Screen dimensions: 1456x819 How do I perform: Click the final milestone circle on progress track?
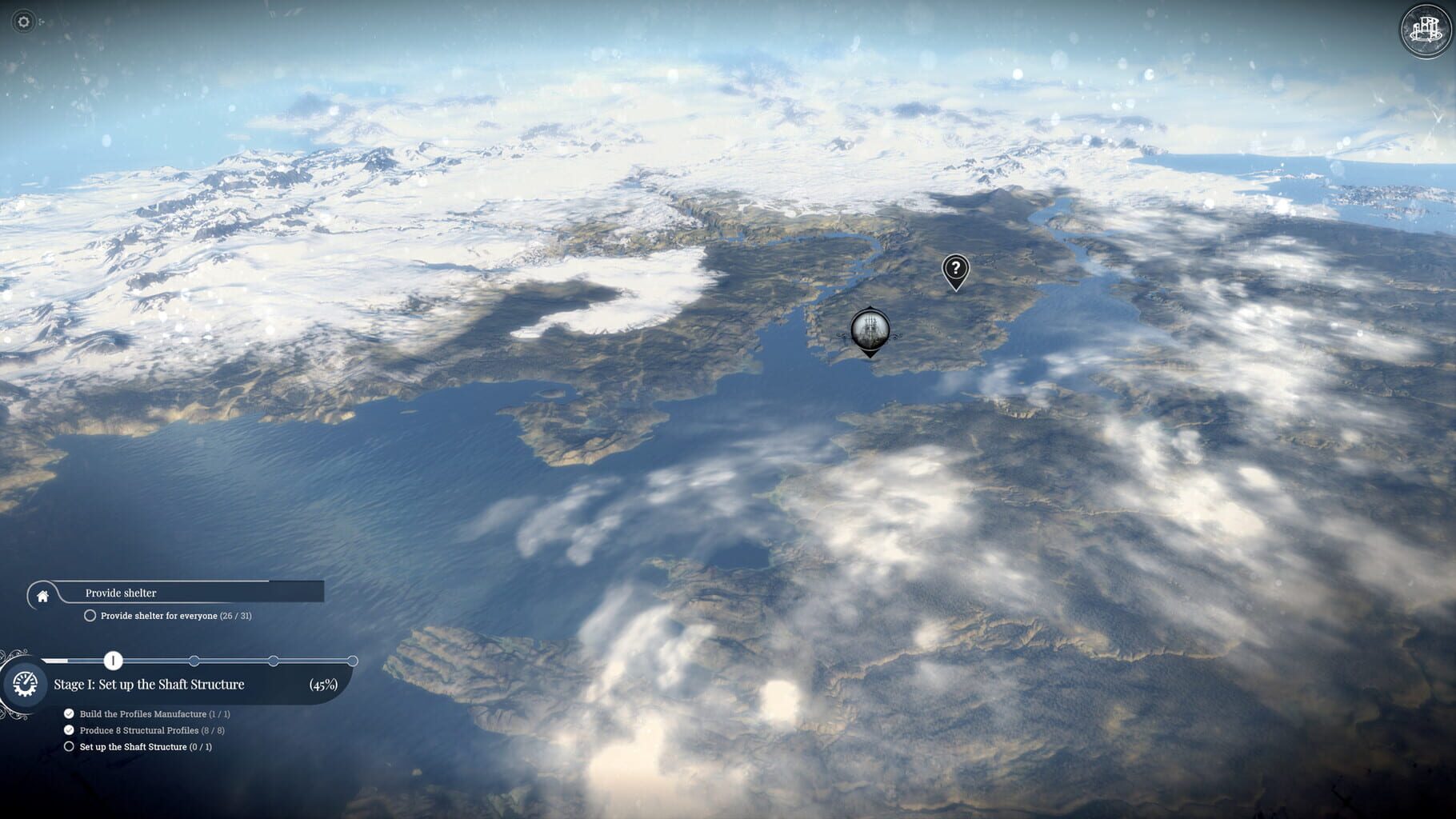[352, 661]
